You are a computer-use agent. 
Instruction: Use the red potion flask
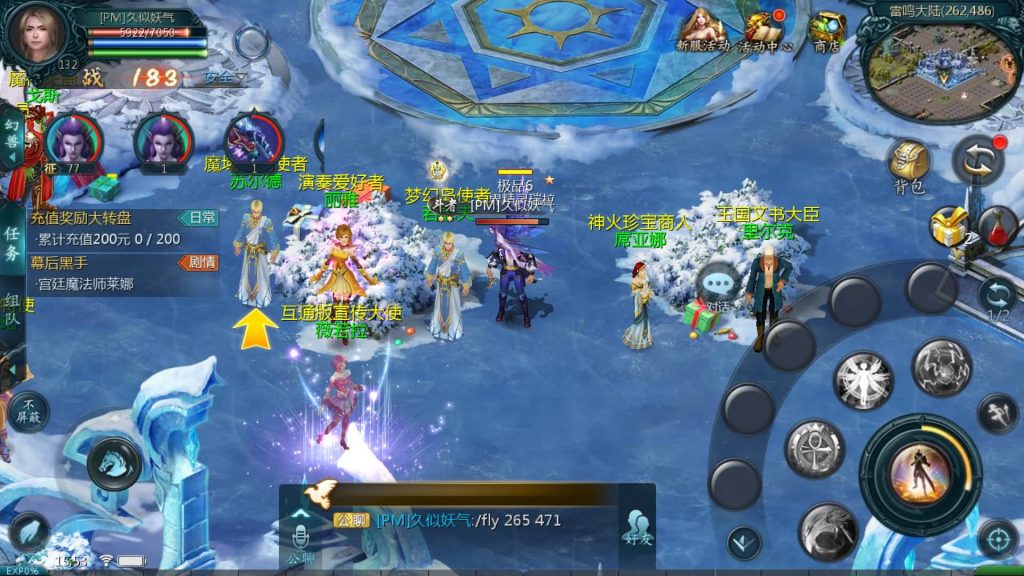pos(996,227)
